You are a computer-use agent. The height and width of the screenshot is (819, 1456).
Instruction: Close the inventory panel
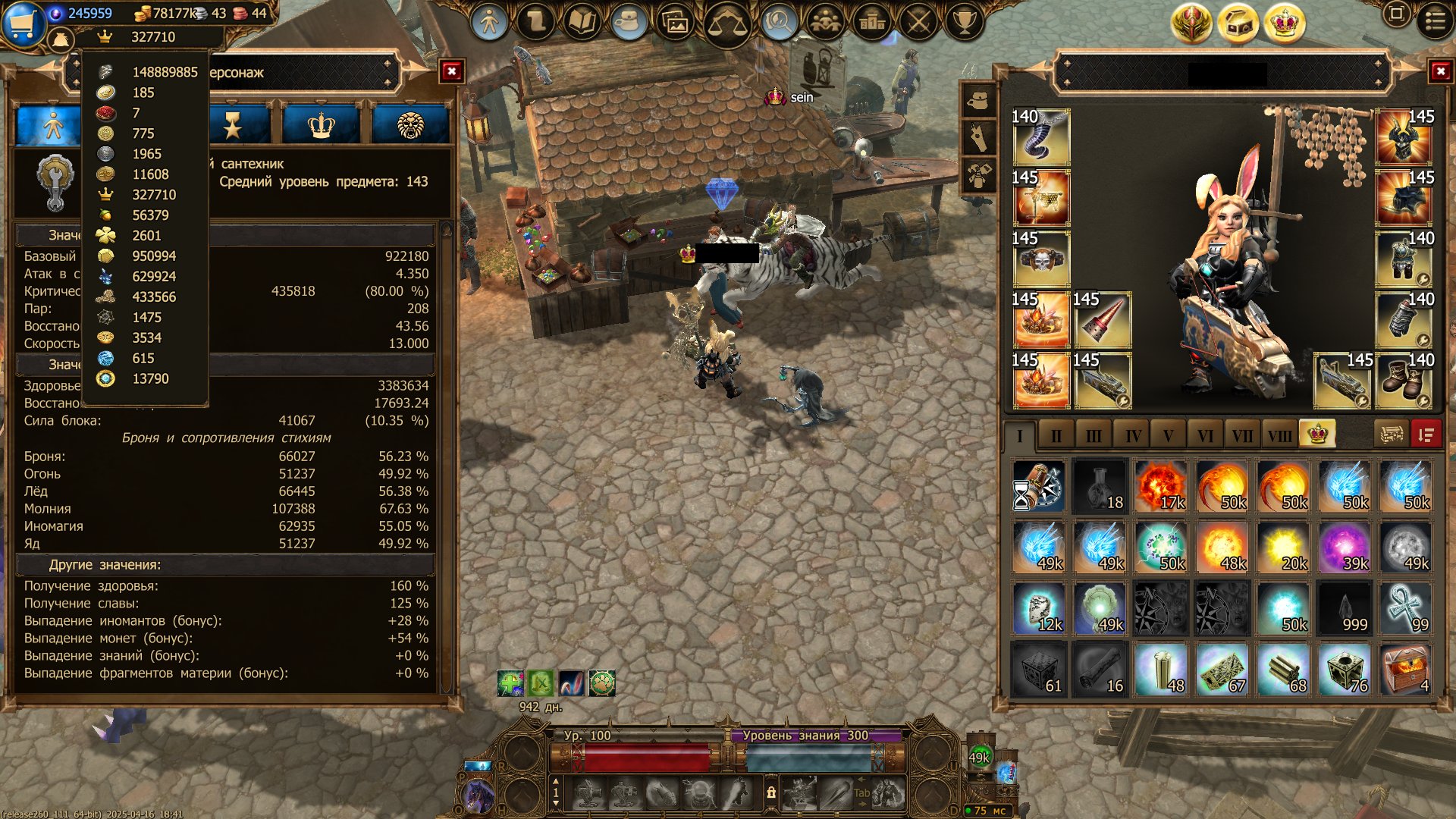[1439, 71]
